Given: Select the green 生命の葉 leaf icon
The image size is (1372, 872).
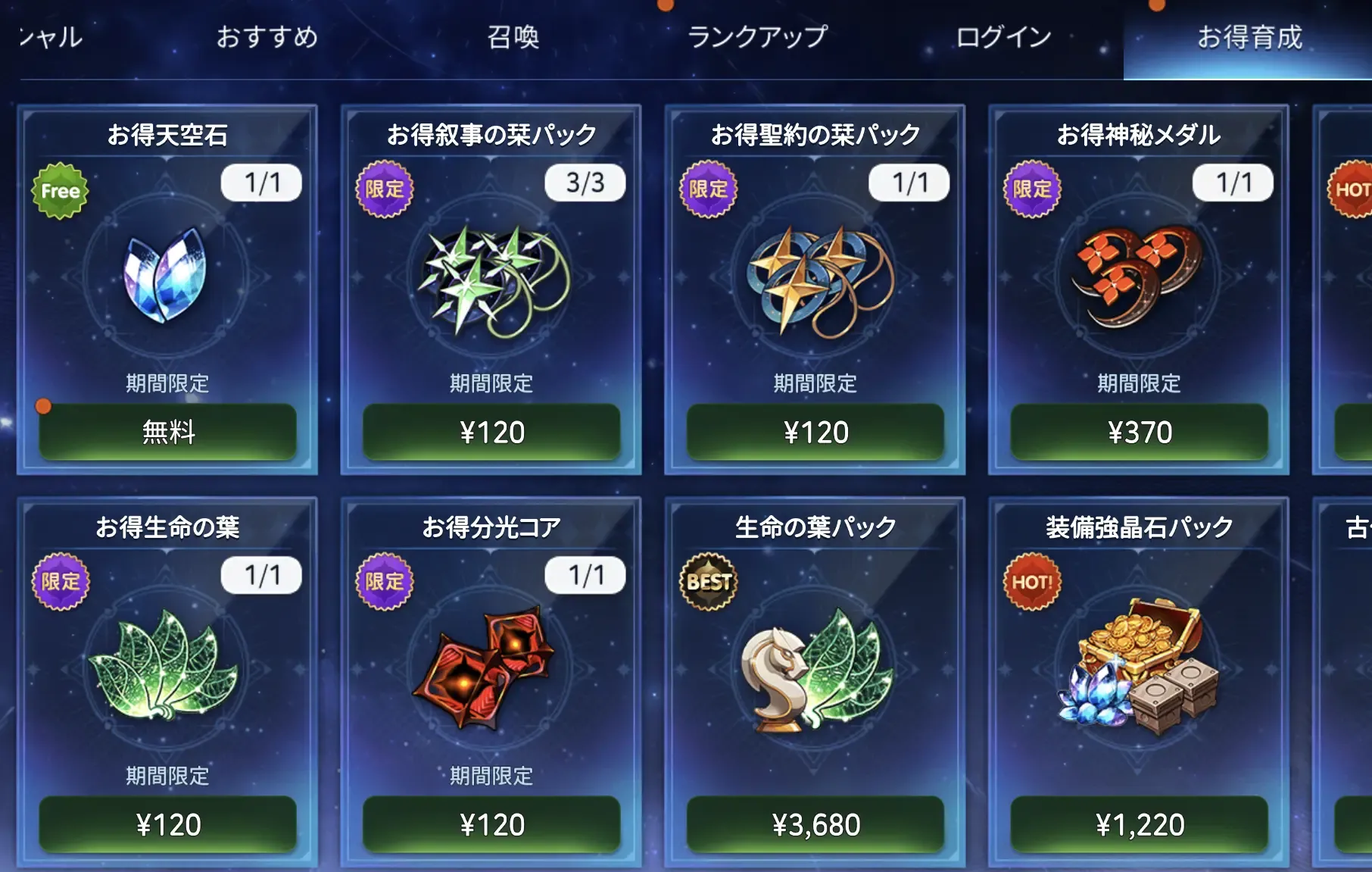Looking at the screenshot, I should tap(166, 667).
